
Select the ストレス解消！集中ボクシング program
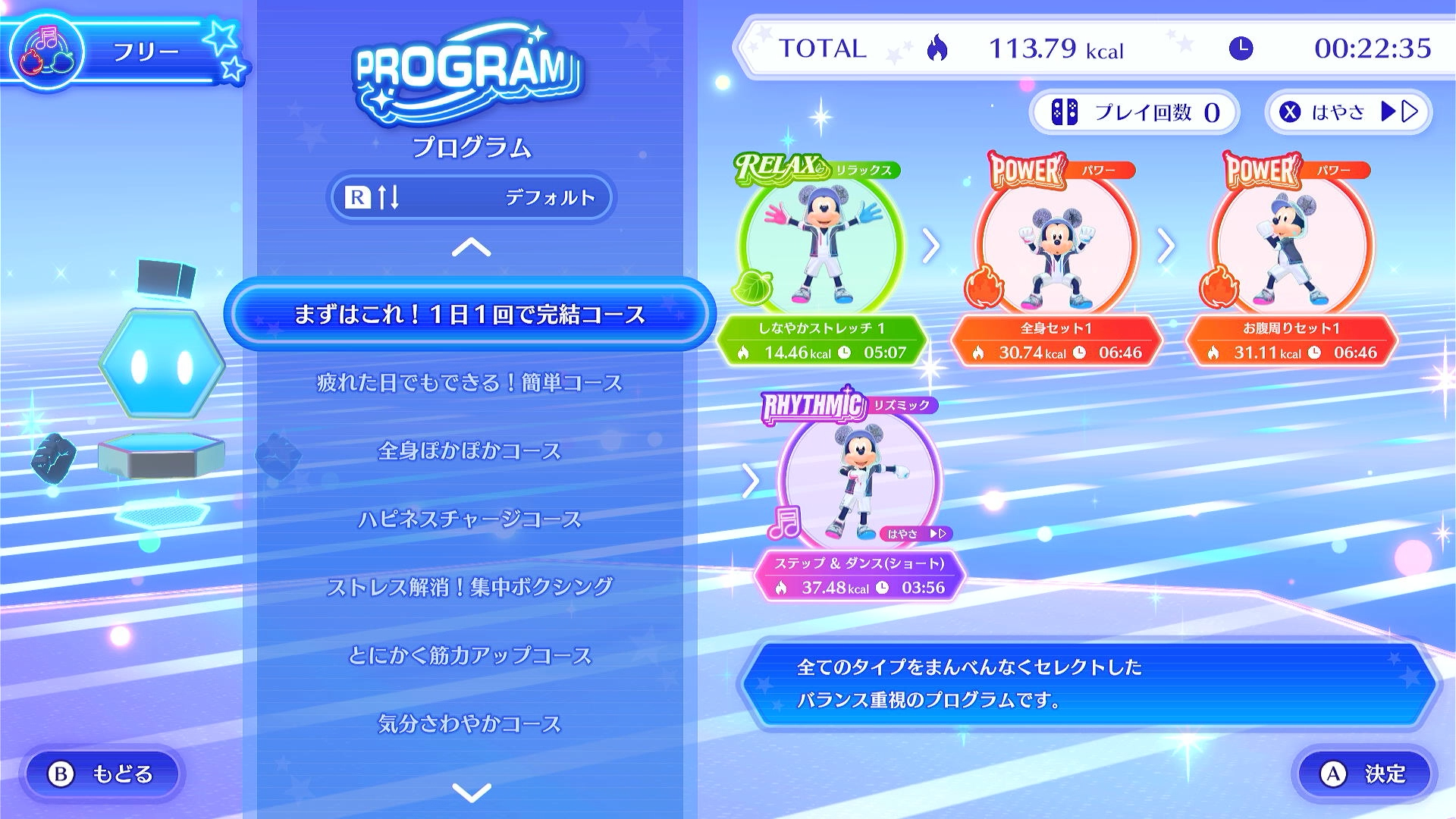[x=470, y=585]
